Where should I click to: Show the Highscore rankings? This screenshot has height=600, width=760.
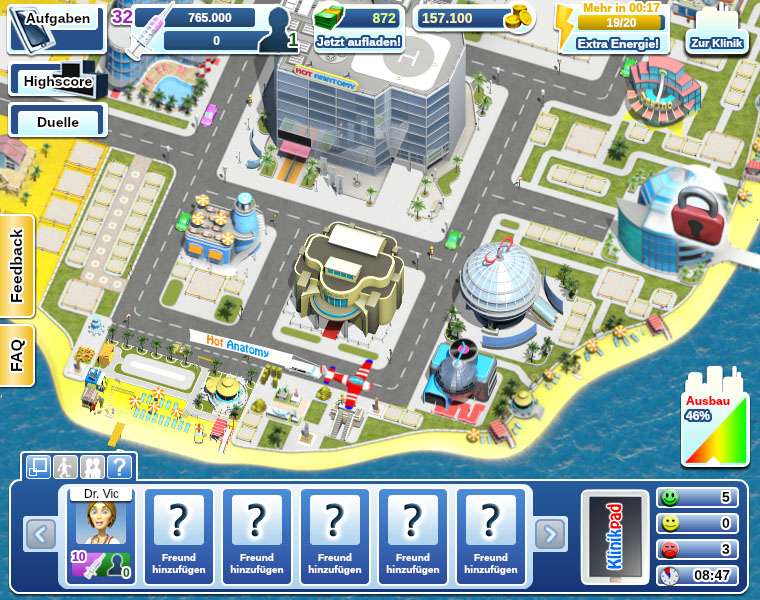pyautogui.click(x=58, y=81)
